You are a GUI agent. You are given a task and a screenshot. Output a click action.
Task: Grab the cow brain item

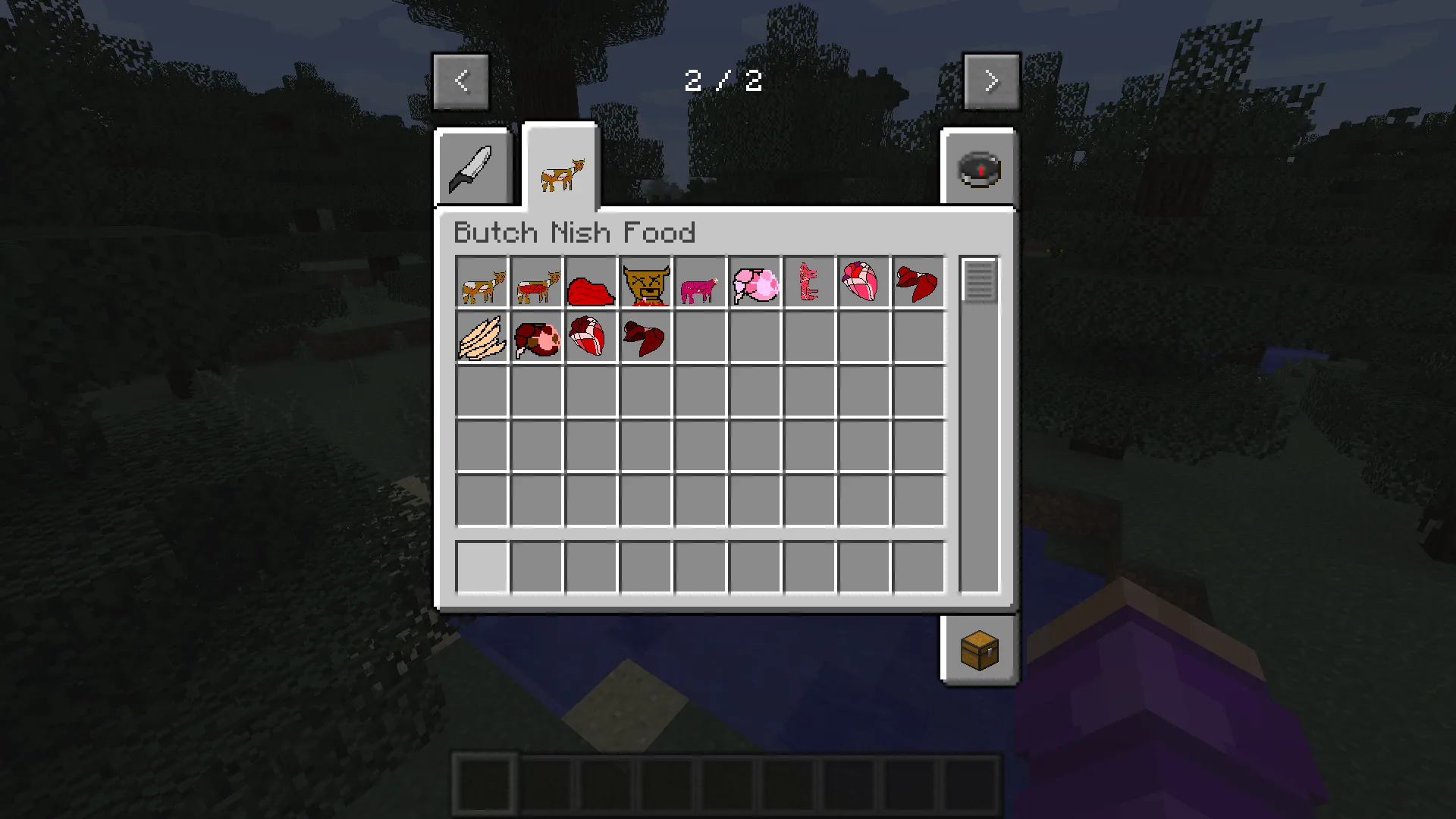point(754,283)
